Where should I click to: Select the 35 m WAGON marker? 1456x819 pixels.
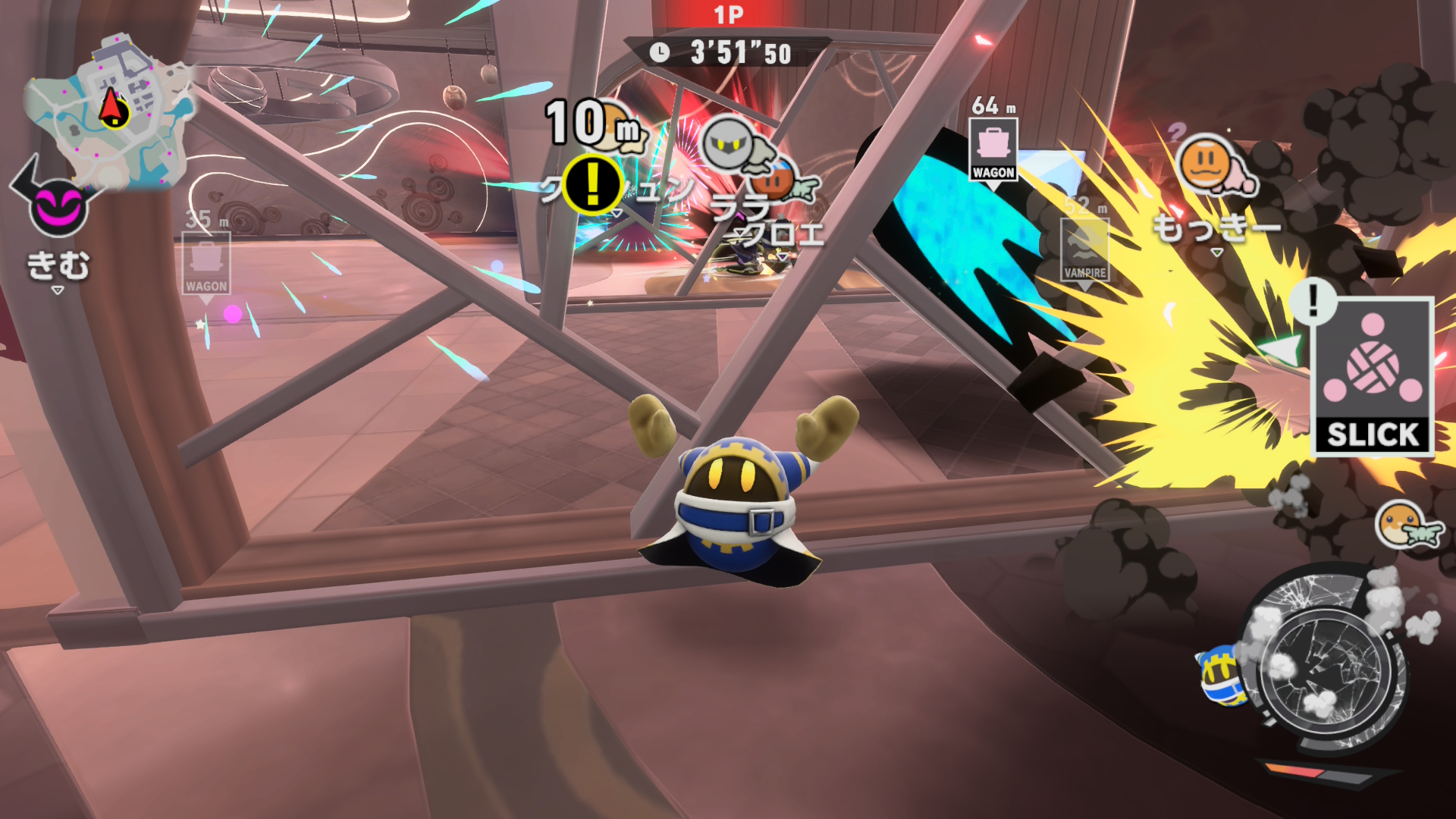coord(206,263)
